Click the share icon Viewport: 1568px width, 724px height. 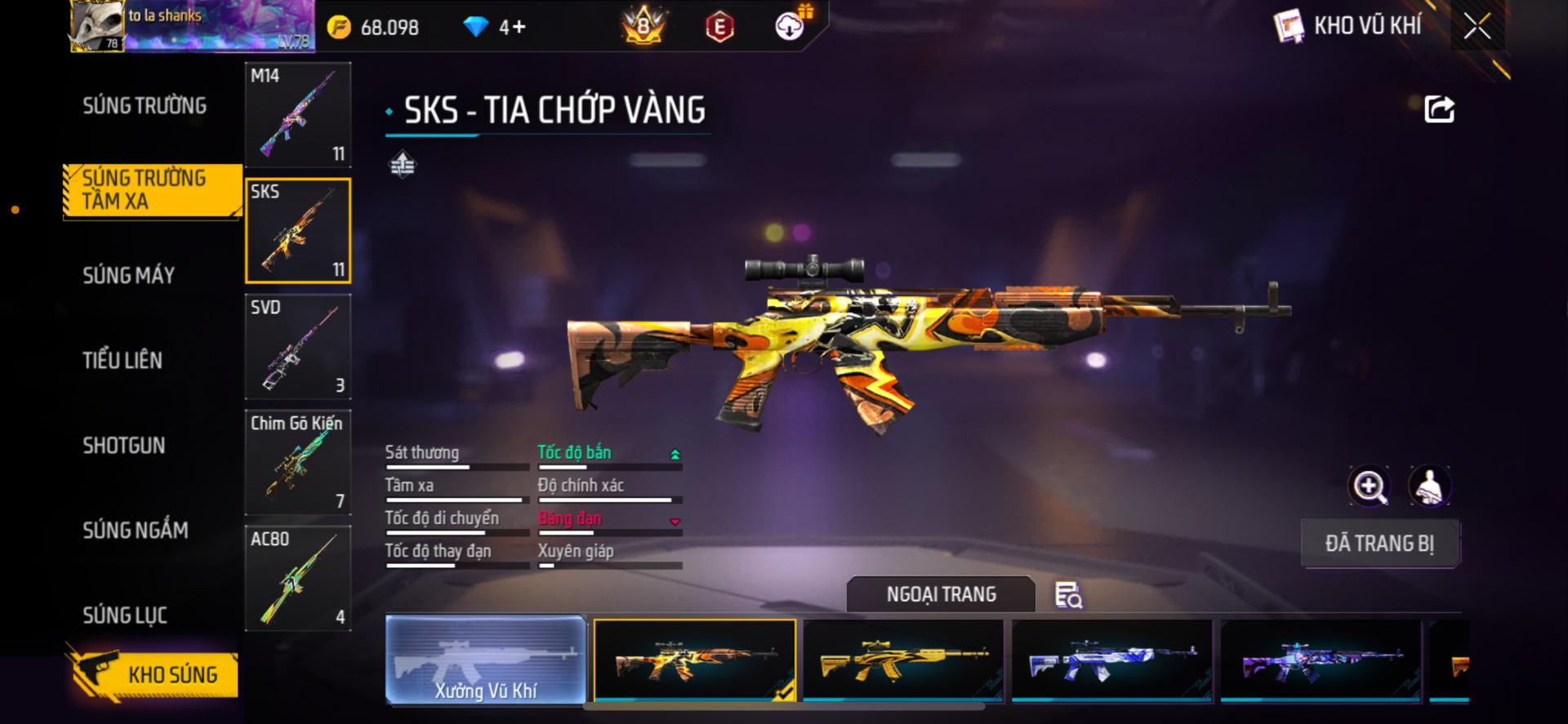tap(1439, 109)
